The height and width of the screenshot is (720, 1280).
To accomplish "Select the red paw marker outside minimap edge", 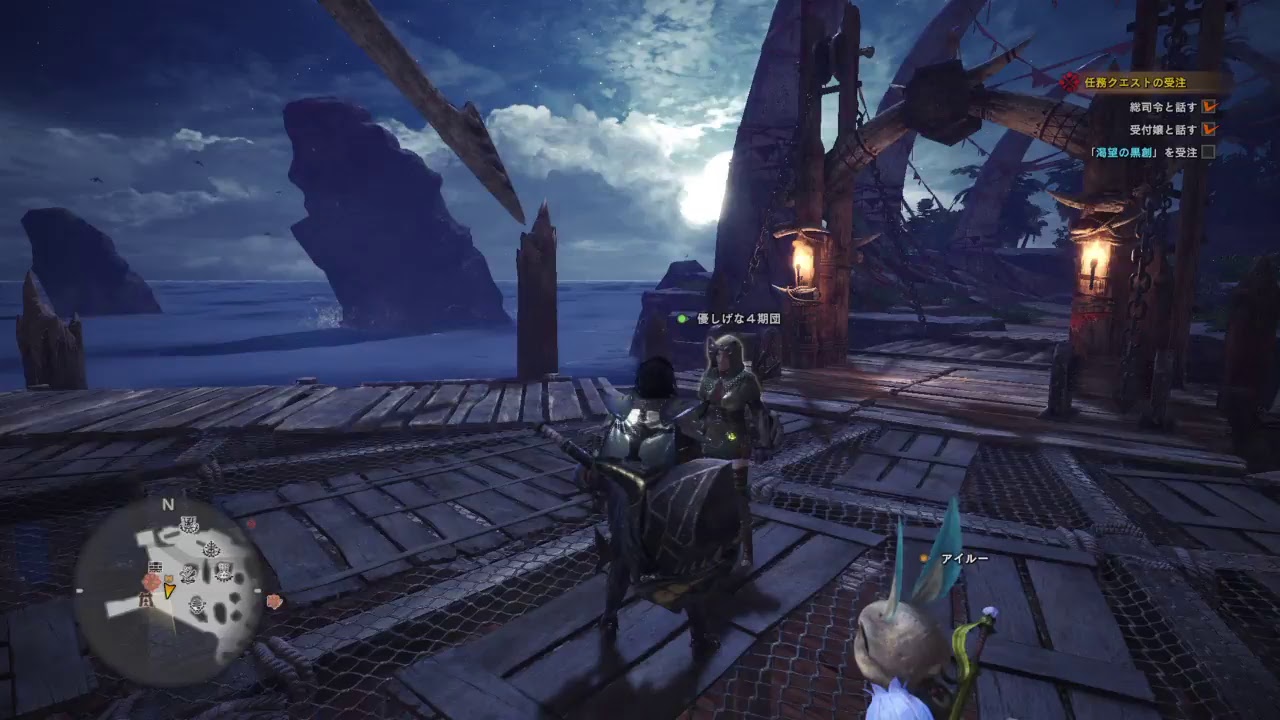I will point(274,601).
